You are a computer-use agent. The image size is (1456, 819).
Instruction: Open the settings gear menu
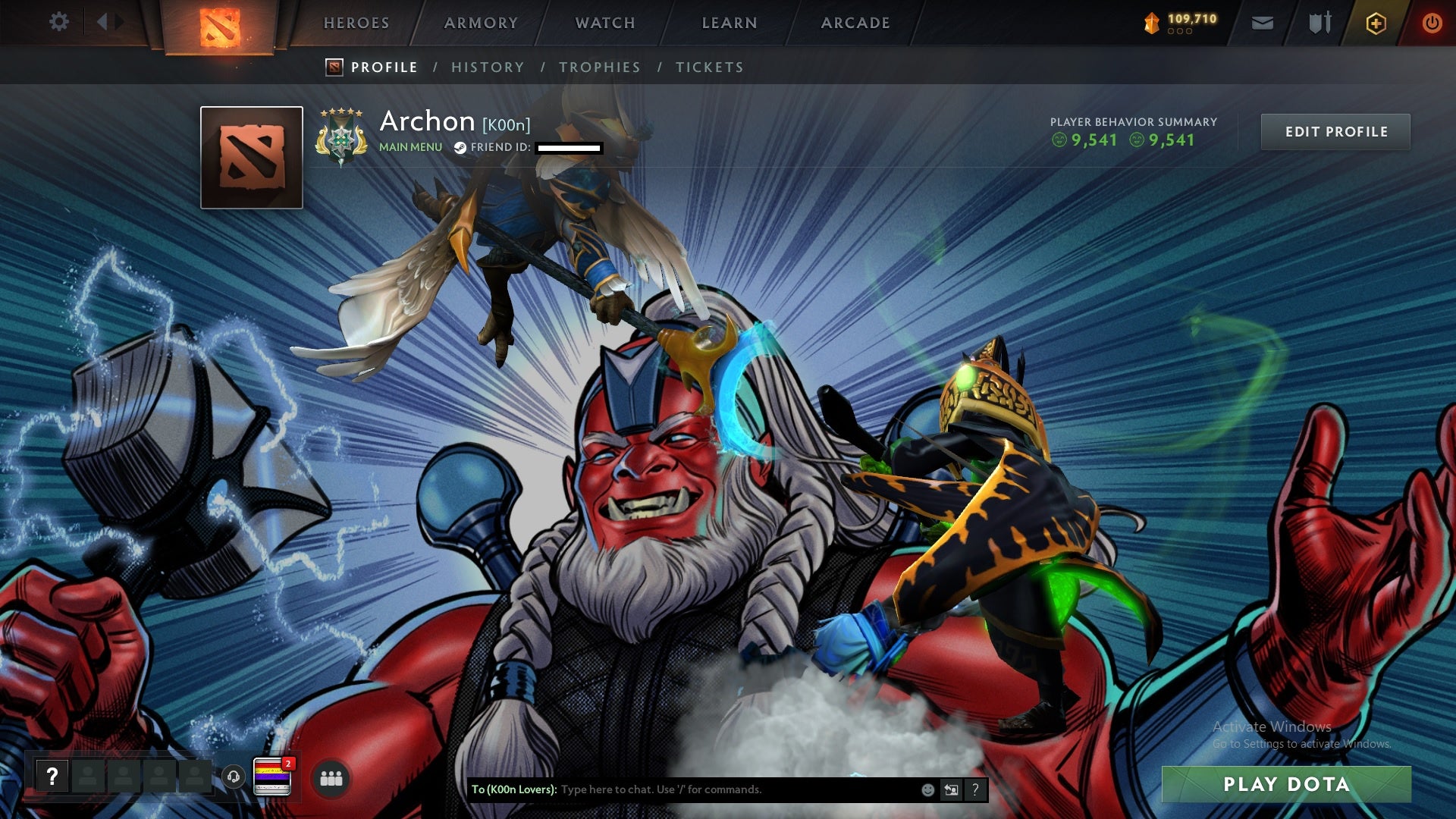coord(59,23)
